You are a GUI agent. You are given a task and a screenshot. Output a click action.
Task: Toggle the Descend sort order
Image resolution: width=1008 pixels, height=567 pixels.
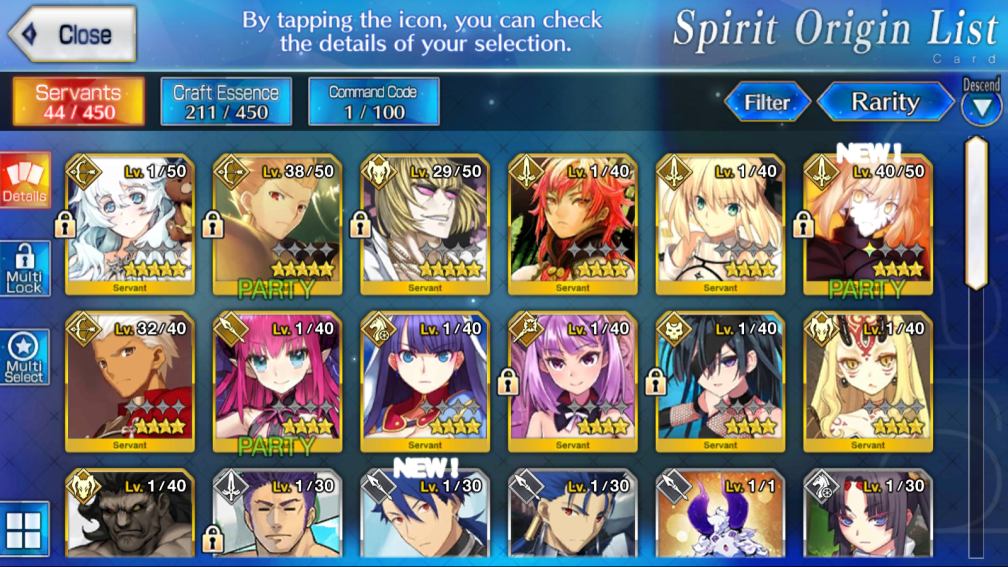point(982,104)
